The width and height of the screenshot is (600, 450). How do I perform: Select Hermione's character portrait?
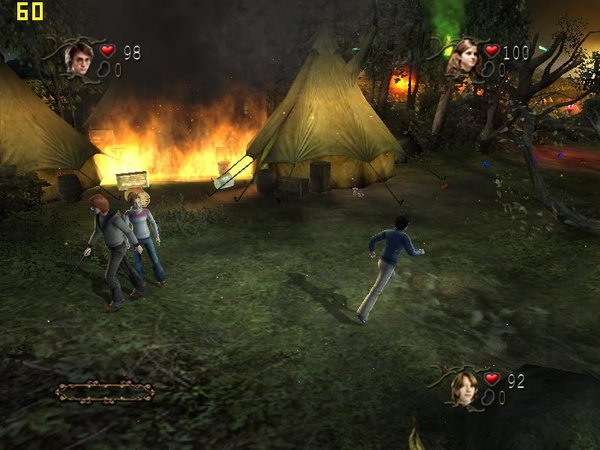click(461, 57)
